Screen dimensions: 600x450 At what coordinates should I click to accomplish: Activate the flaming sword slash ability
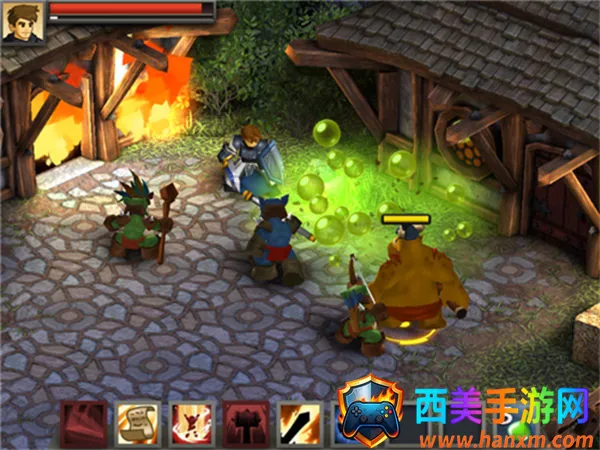pyautogui.click(x=297, y=423)
